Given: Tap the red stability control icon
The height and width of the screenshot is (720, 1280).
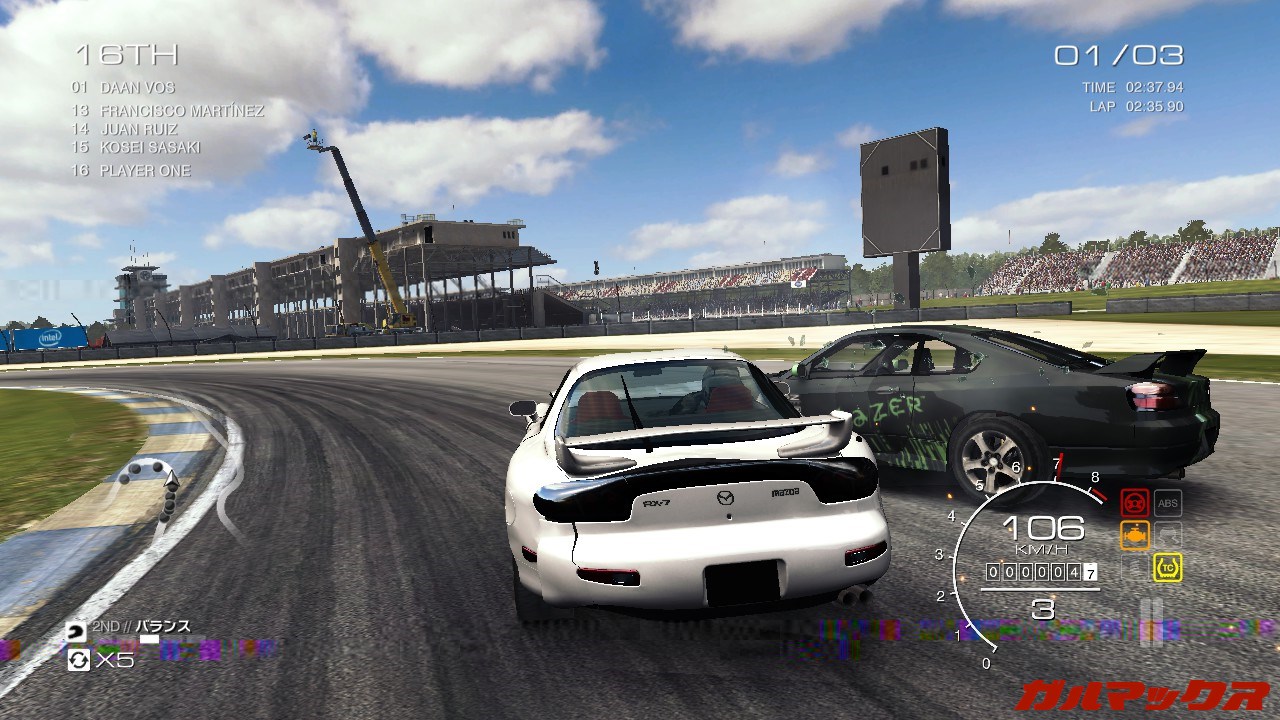Looking at the screenshot, I should point(1135,503).
